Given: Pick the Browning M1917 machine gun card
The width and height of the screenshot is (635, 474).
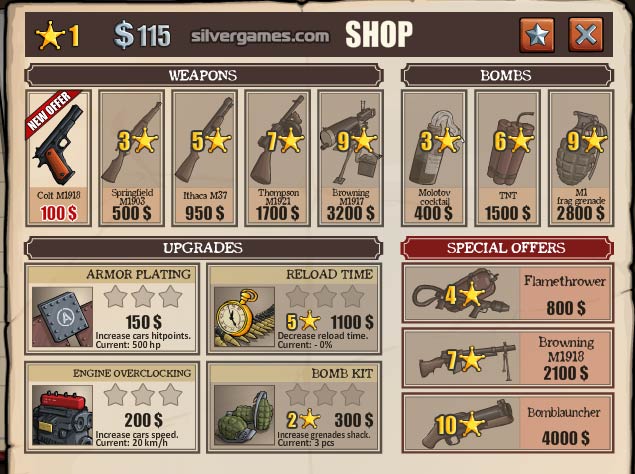Looking at the screenshot, I should point(350,158).
